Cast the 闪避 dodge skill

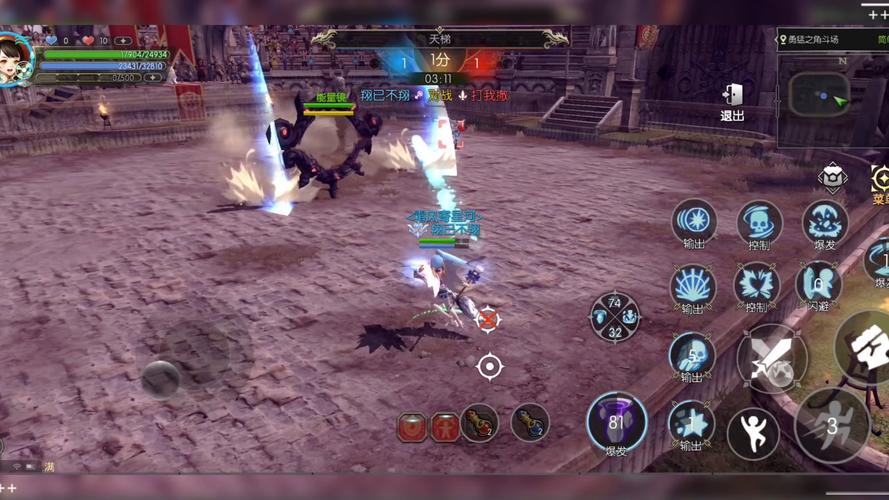(x=818, y=283)
